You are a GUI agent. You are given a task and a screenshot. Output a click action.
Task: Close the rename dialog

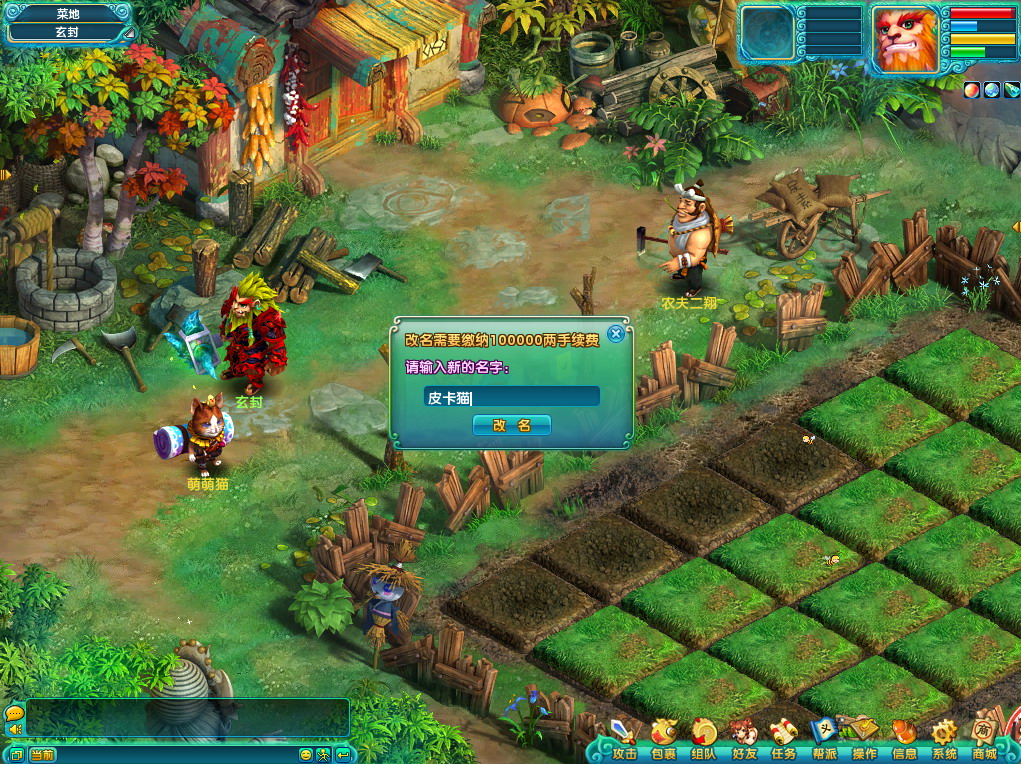pyautogui.click(x=616, y=334)
